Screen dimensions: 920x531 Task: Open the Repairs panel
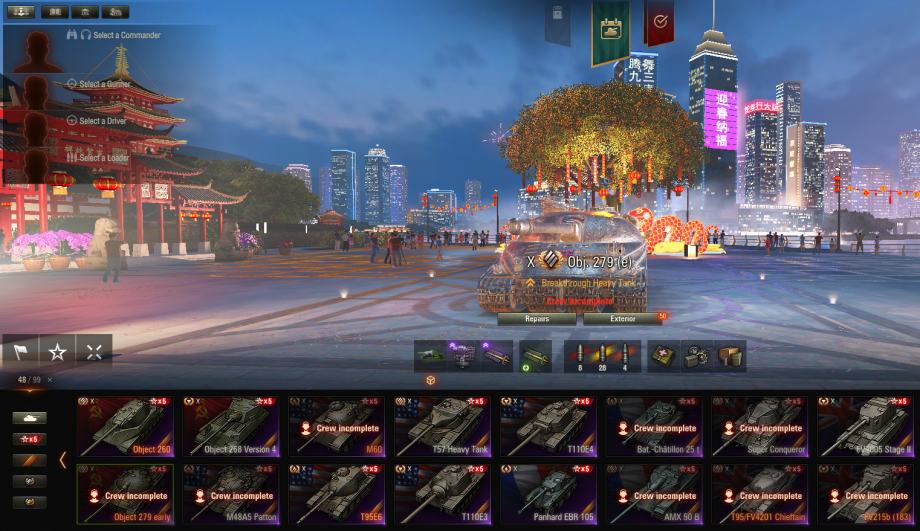point(537,319)
